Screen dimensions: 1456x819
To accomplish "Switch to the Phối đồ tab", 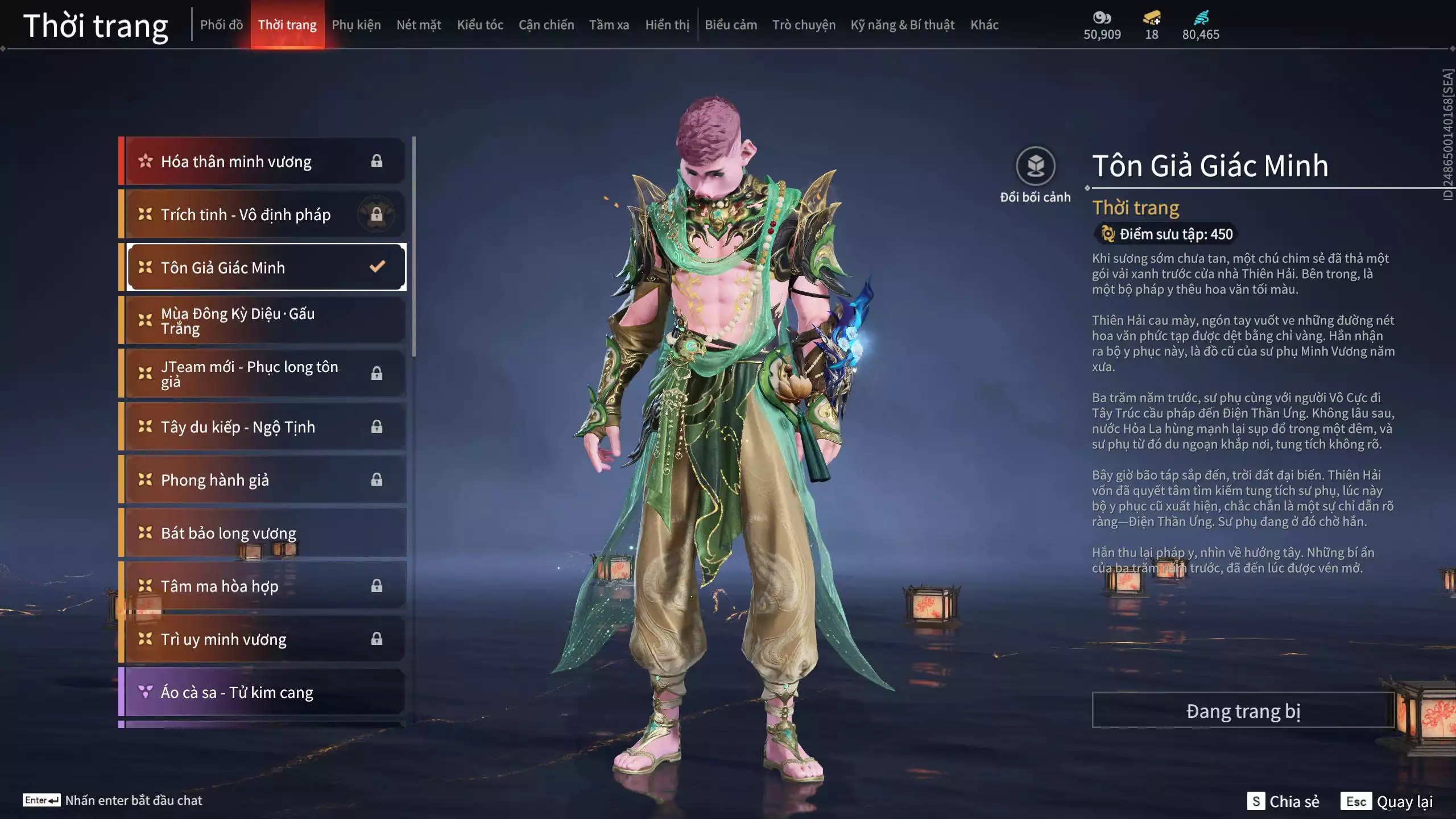I will (x=221, y=25).
